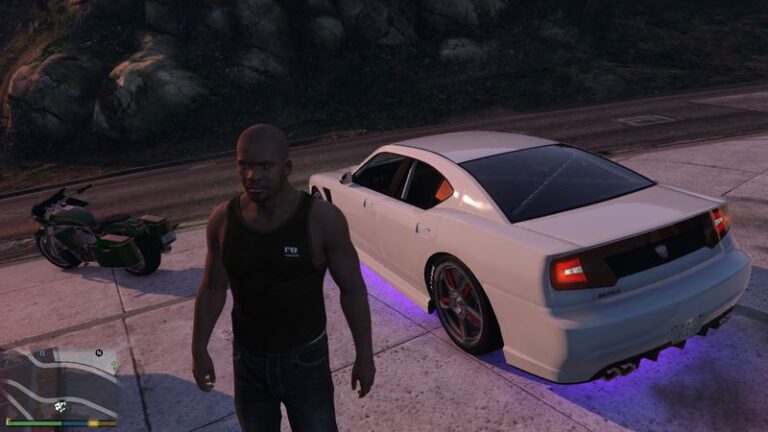This screenshot has height=432, width=768.
Task: Click the road minimap
Action: pos(60,382)
